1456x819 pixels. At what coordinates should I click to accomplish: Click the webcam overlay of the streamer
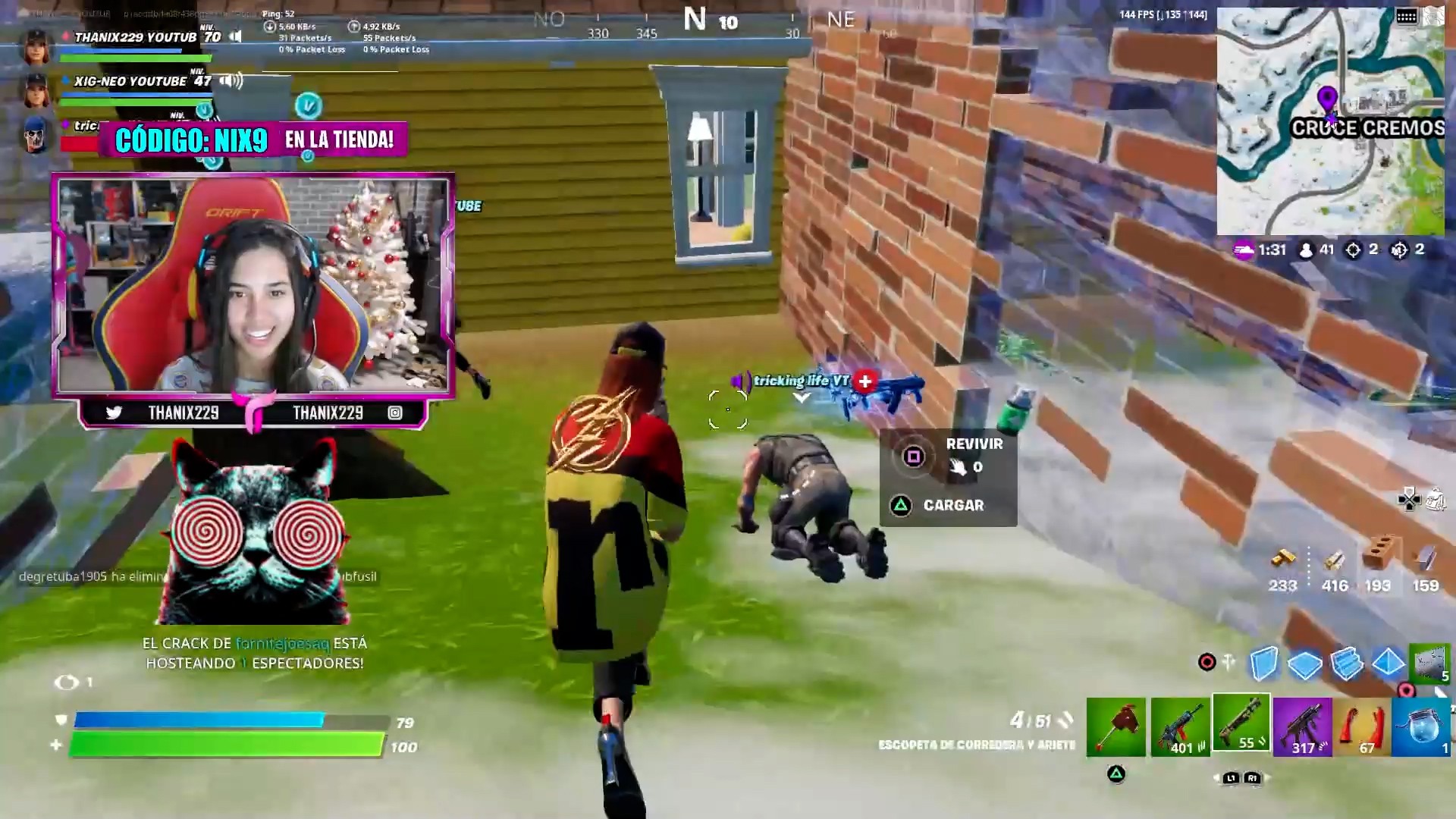pyautogui.click(x=253, y=285)
